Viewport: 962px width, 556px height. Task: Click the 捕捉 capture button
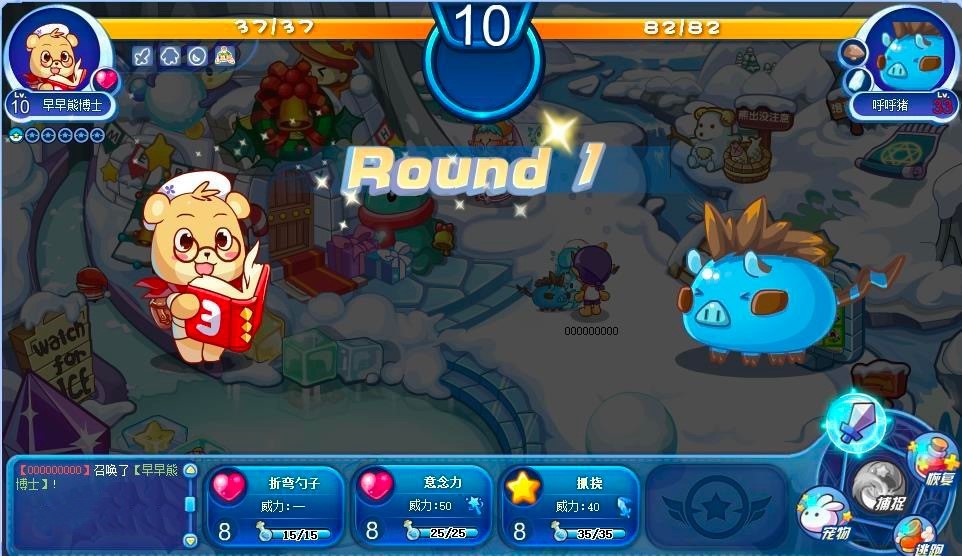tap(877, 487)
